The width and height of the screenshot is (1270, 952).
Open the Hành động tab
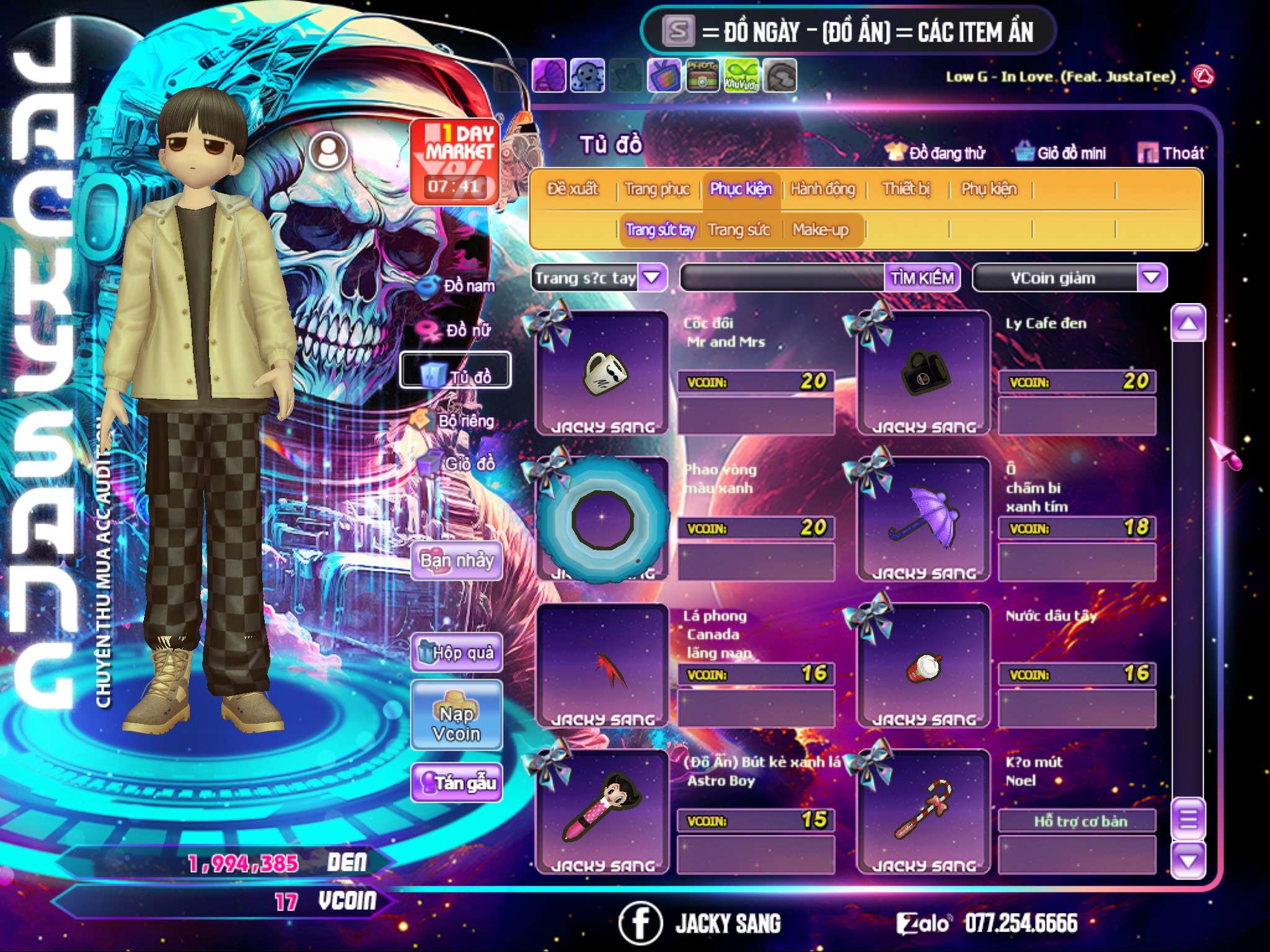822,189
